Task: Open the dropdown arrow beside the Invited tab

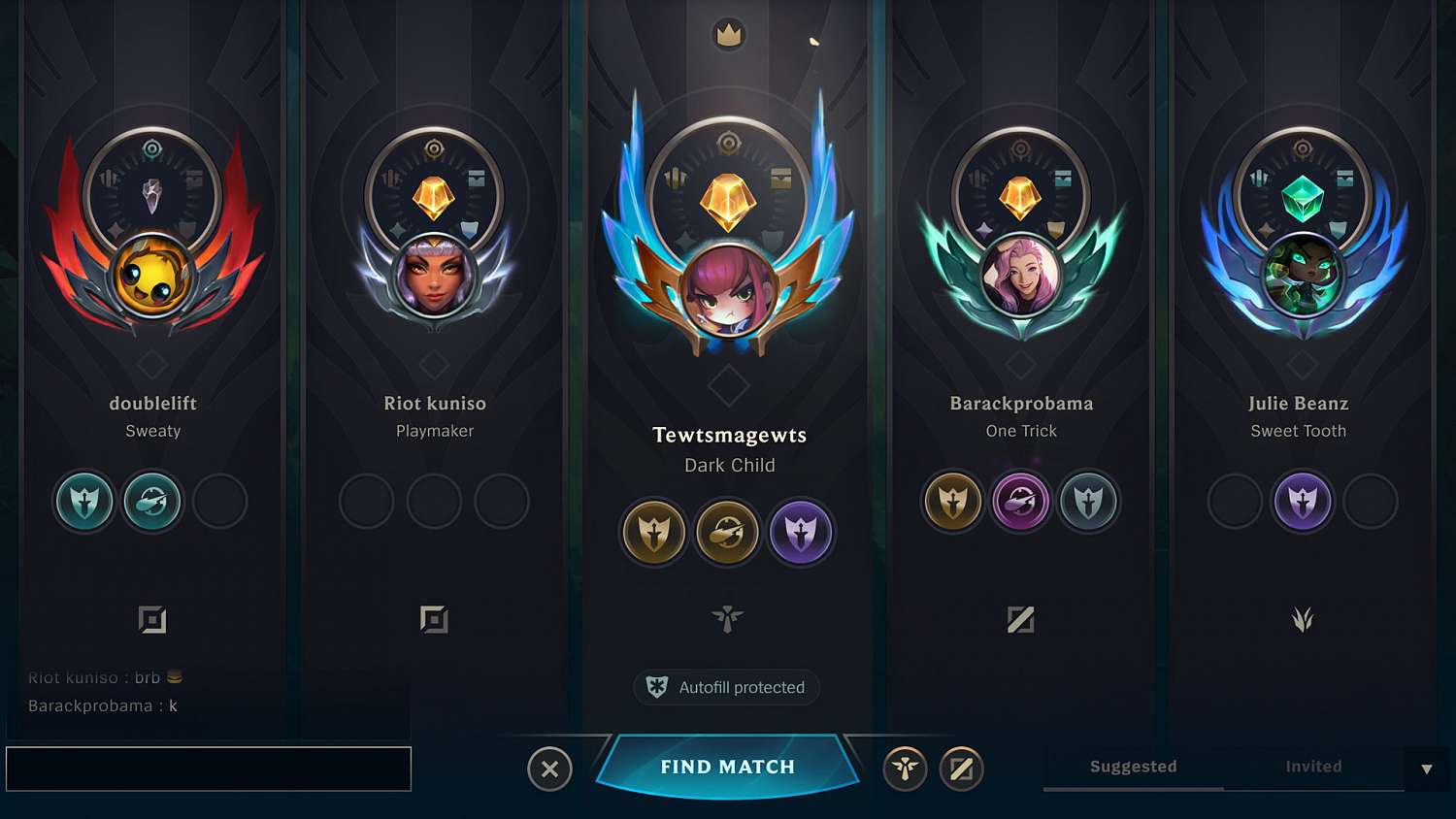Action: [1424, 767]
